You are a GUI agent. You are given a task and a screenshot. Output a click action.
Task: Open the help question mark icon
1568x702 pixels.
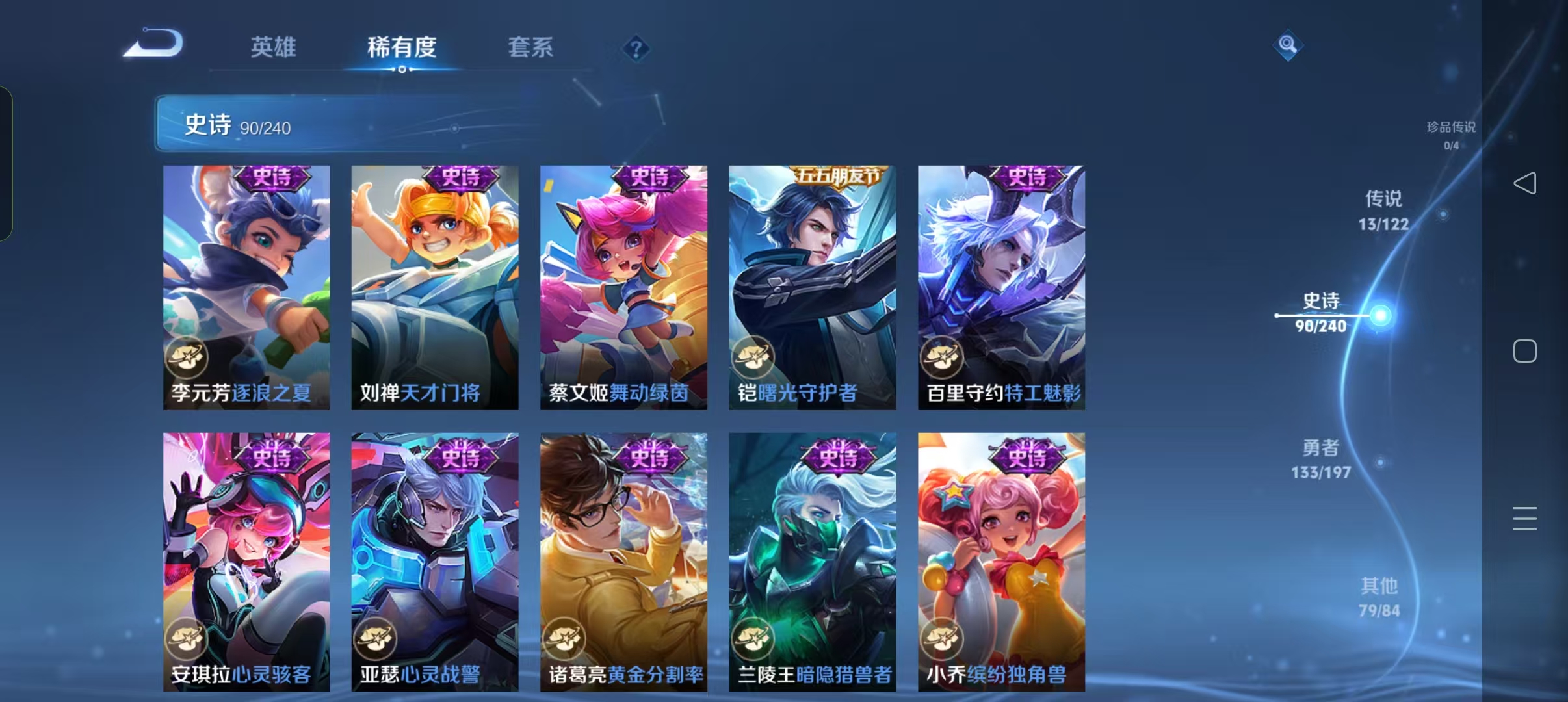636,48
